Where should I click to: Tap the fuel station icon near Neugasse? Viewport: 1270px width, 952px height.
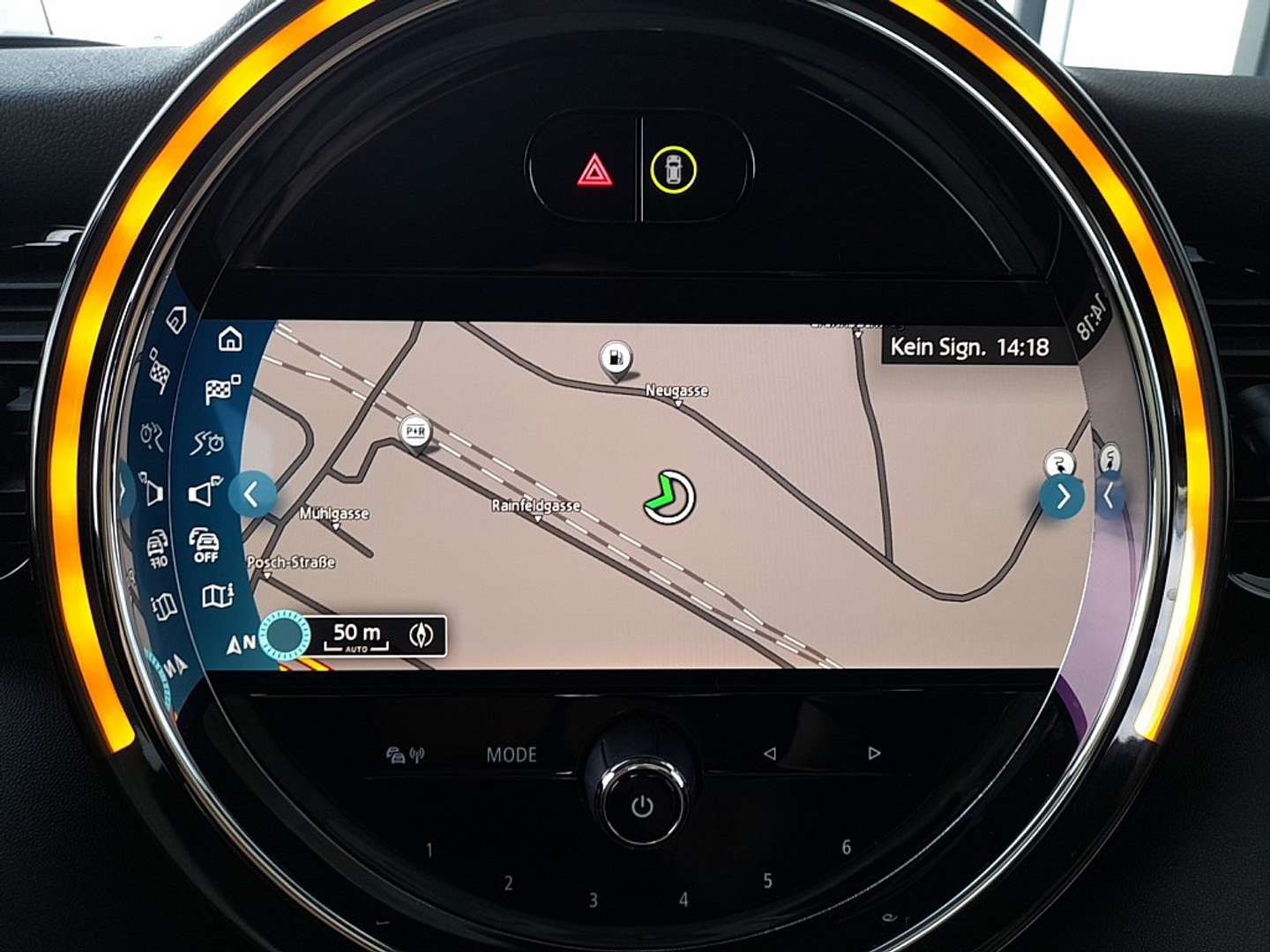point(616,356)
